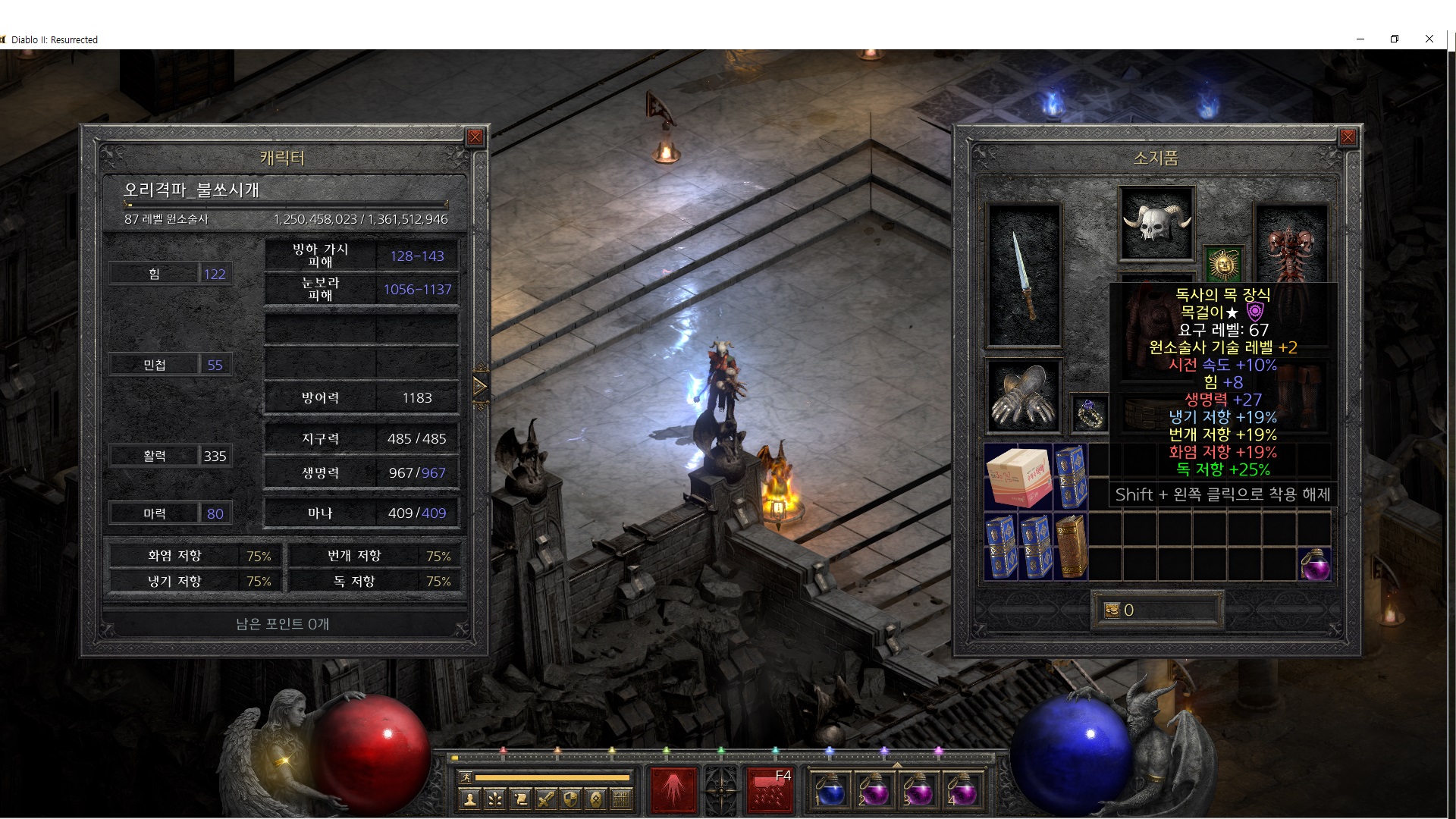Select the purple potion in the inventory grid
1456x819 pixels.
pos(1315,564)
